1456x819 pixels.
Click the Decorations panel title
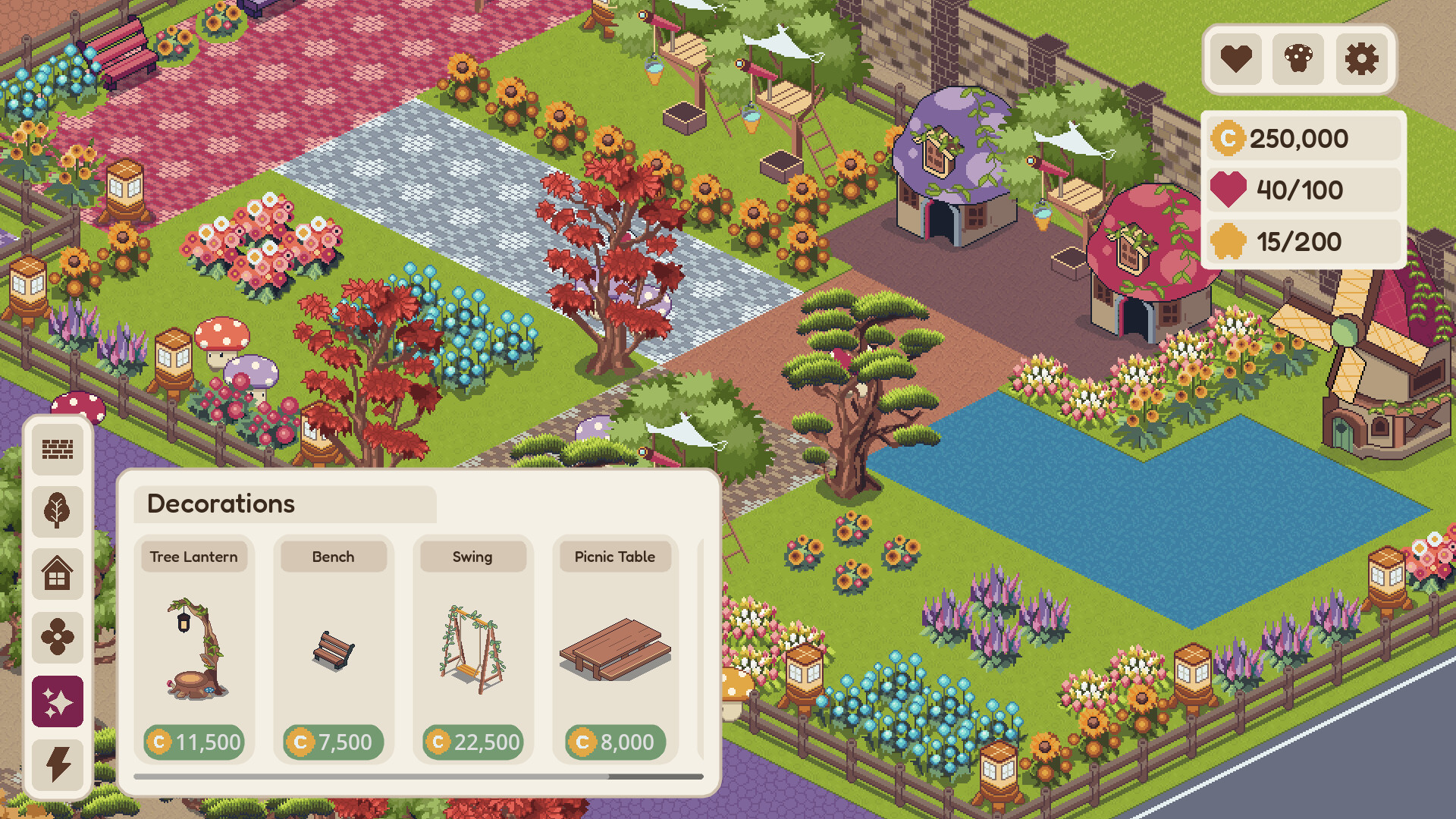coord(221,504)
